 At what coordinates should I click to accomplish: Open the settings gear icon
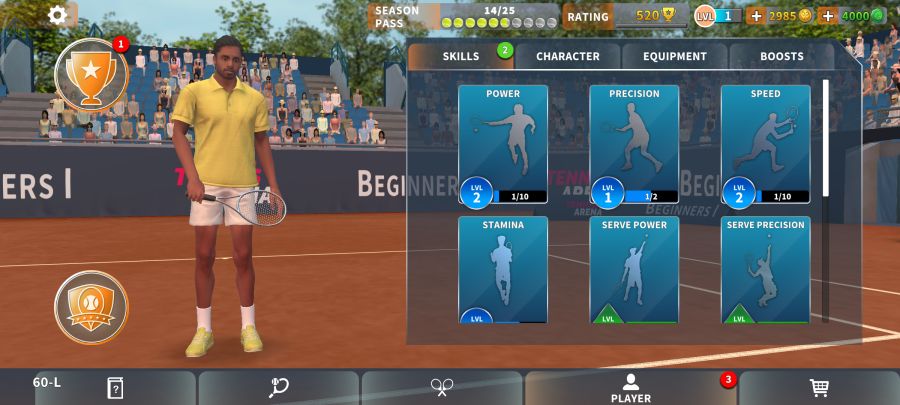tap(58, 15)
